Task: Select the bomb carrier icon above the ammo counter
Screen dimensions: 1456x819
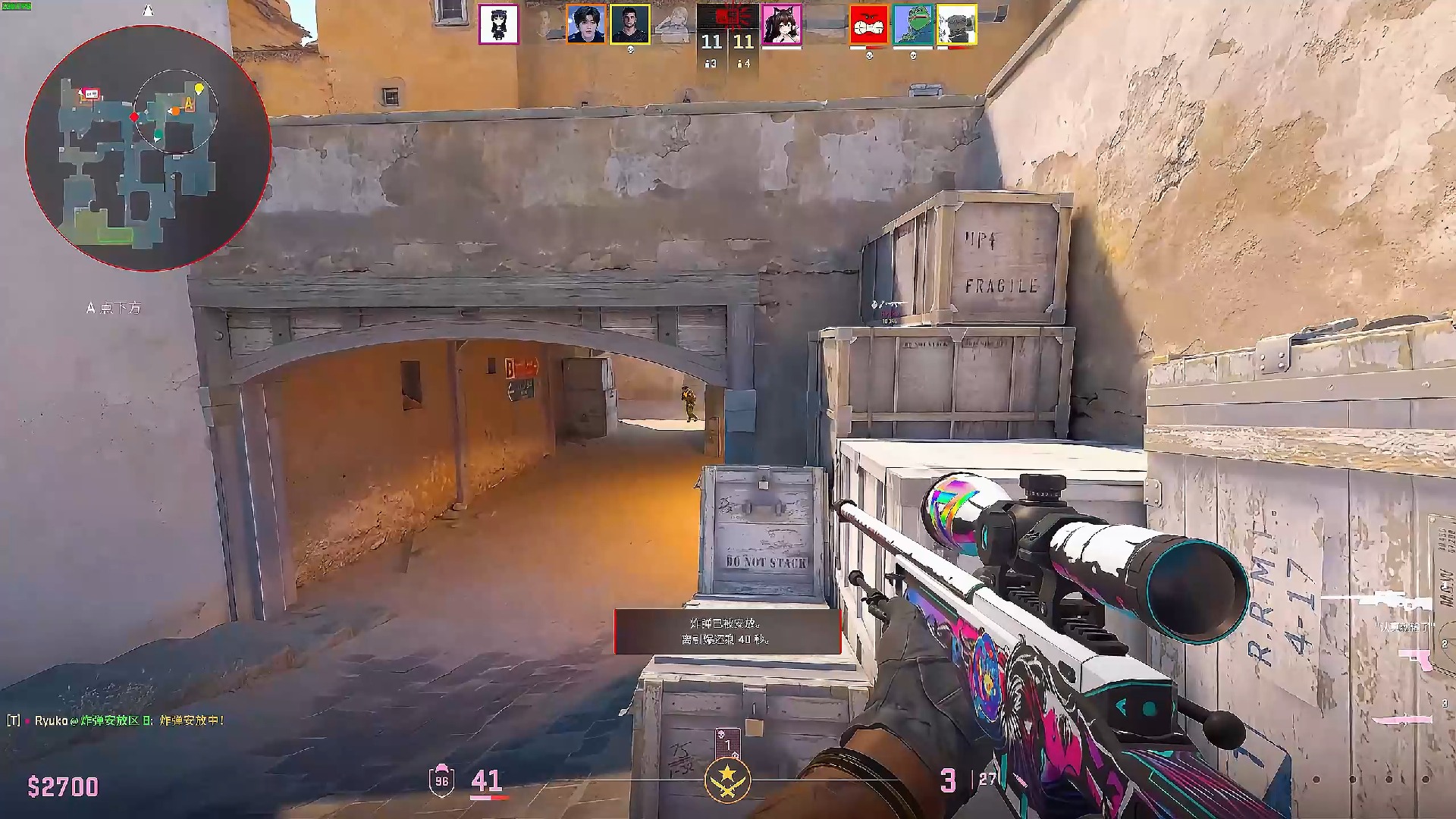Action: pos(728,743)
